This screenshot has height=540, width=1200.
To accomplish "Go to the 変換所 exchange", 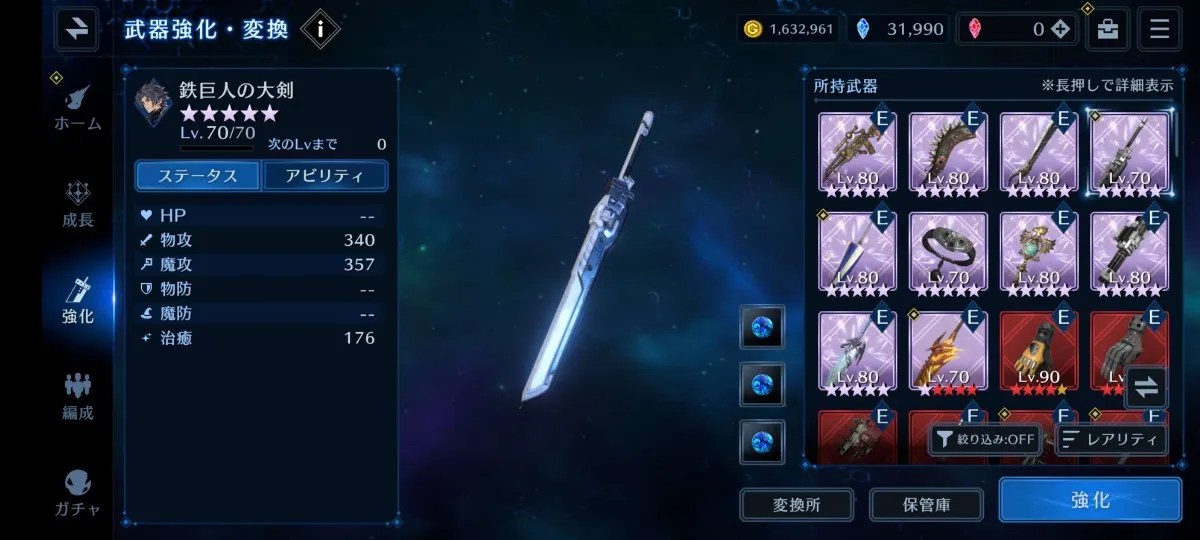I will click(797, 505).
